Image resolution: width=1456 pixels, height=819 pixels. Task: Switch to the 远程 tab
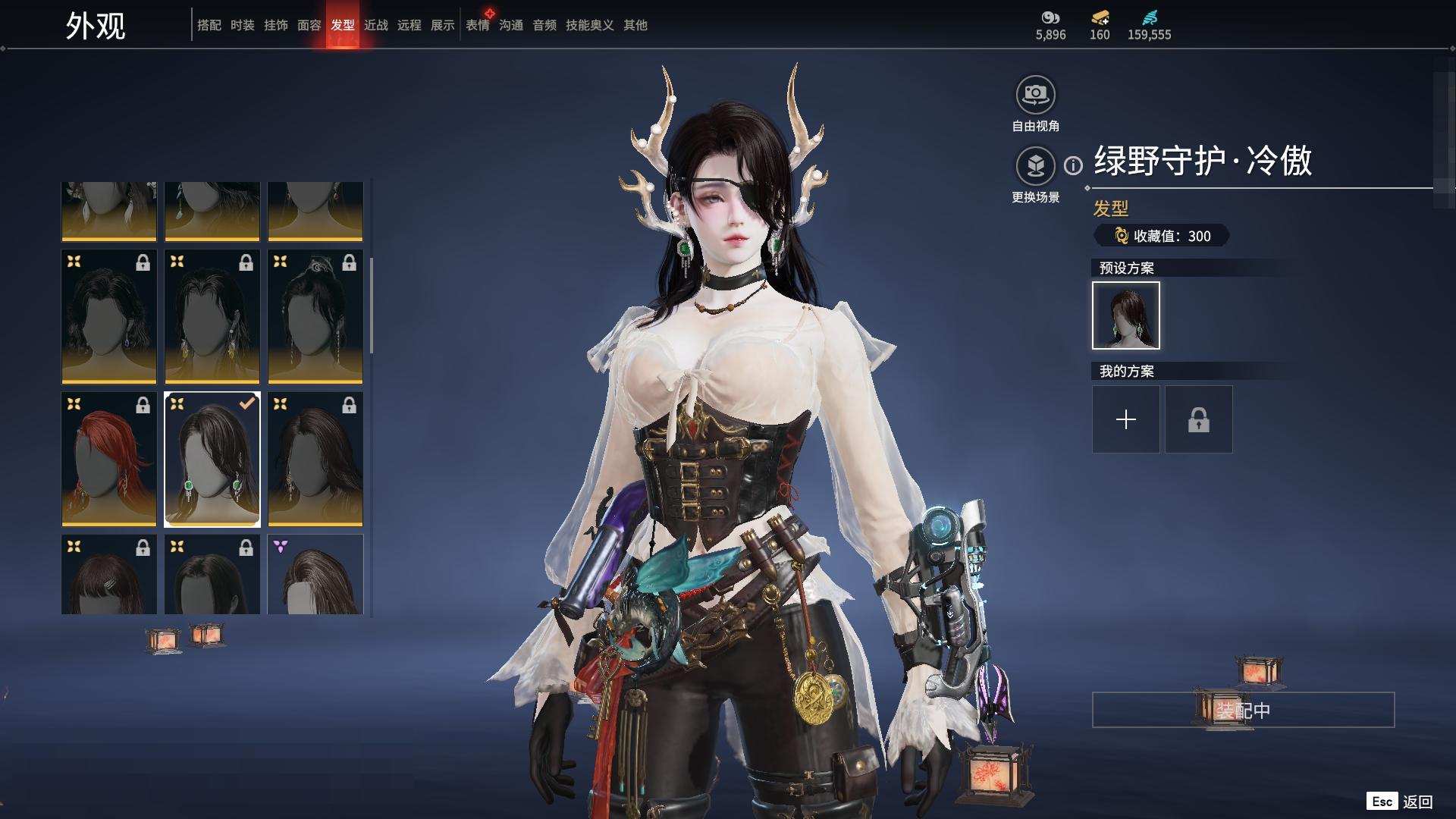[x=409, y=25]
